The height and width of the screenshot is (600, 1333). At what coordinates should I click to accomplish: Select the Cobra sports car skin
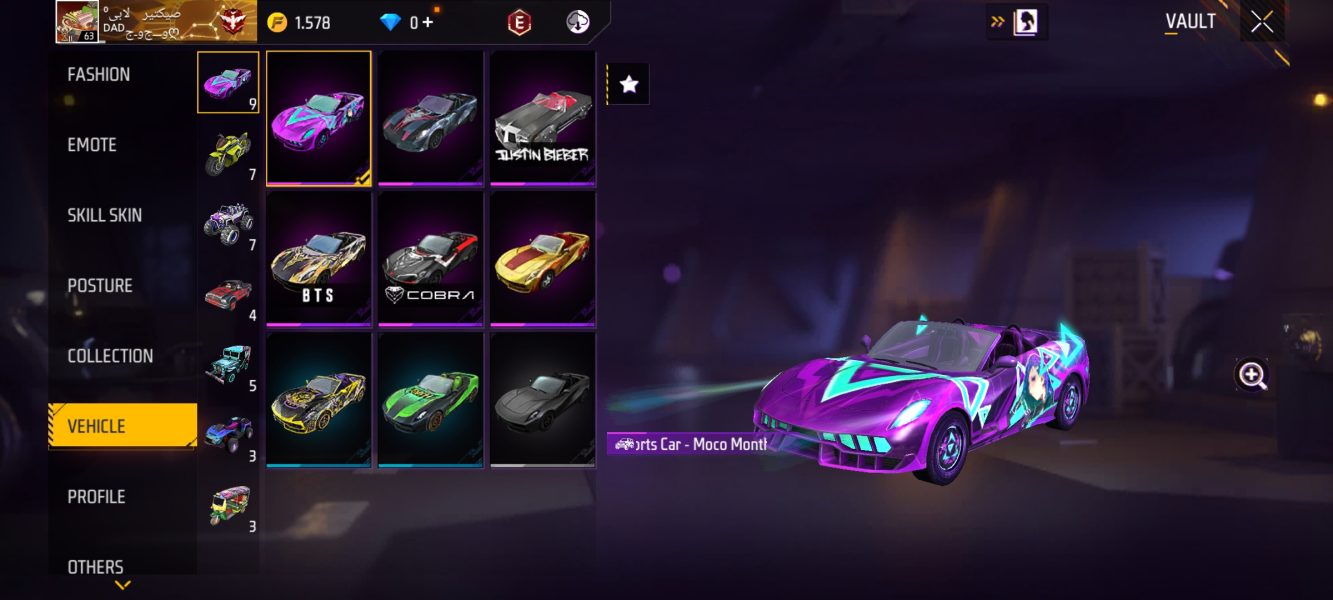[430, 259]
